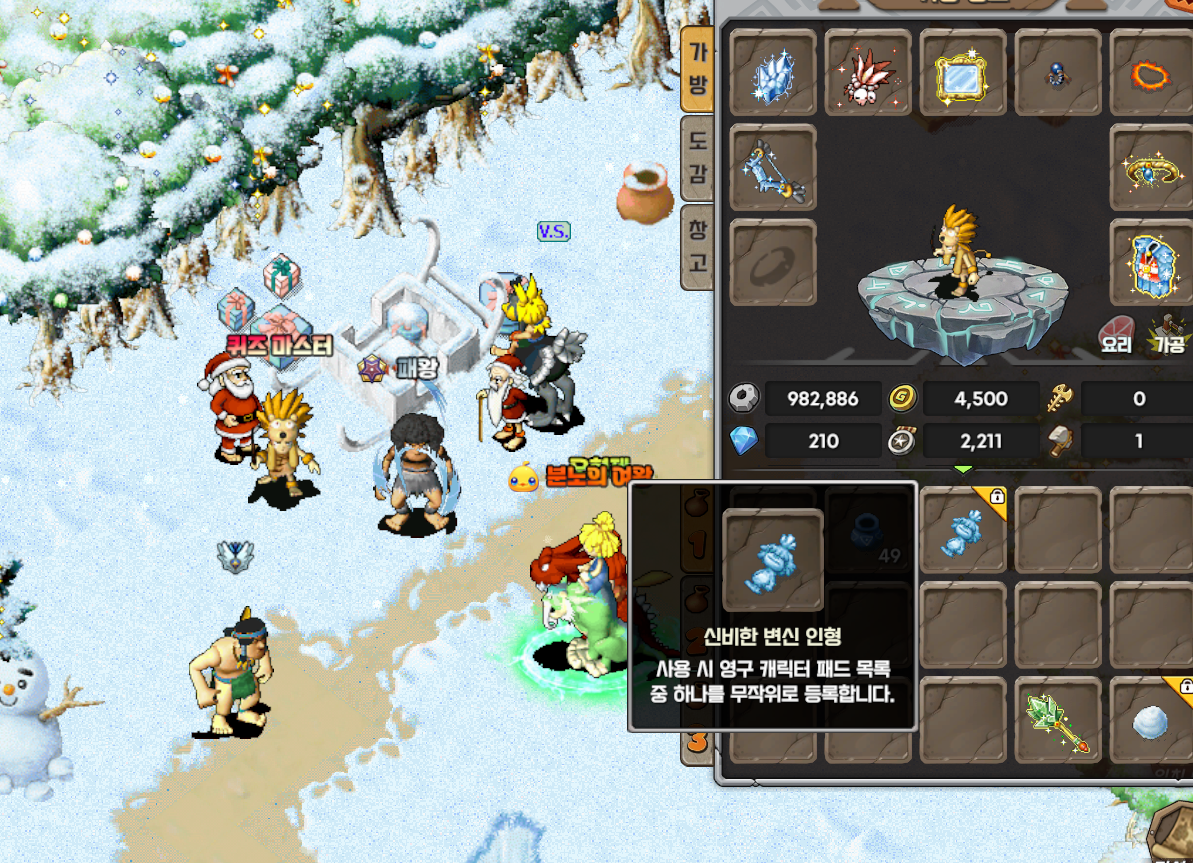Click the golden jeweled bracelet slot

pyautogui.click(x=1152, y=167)
